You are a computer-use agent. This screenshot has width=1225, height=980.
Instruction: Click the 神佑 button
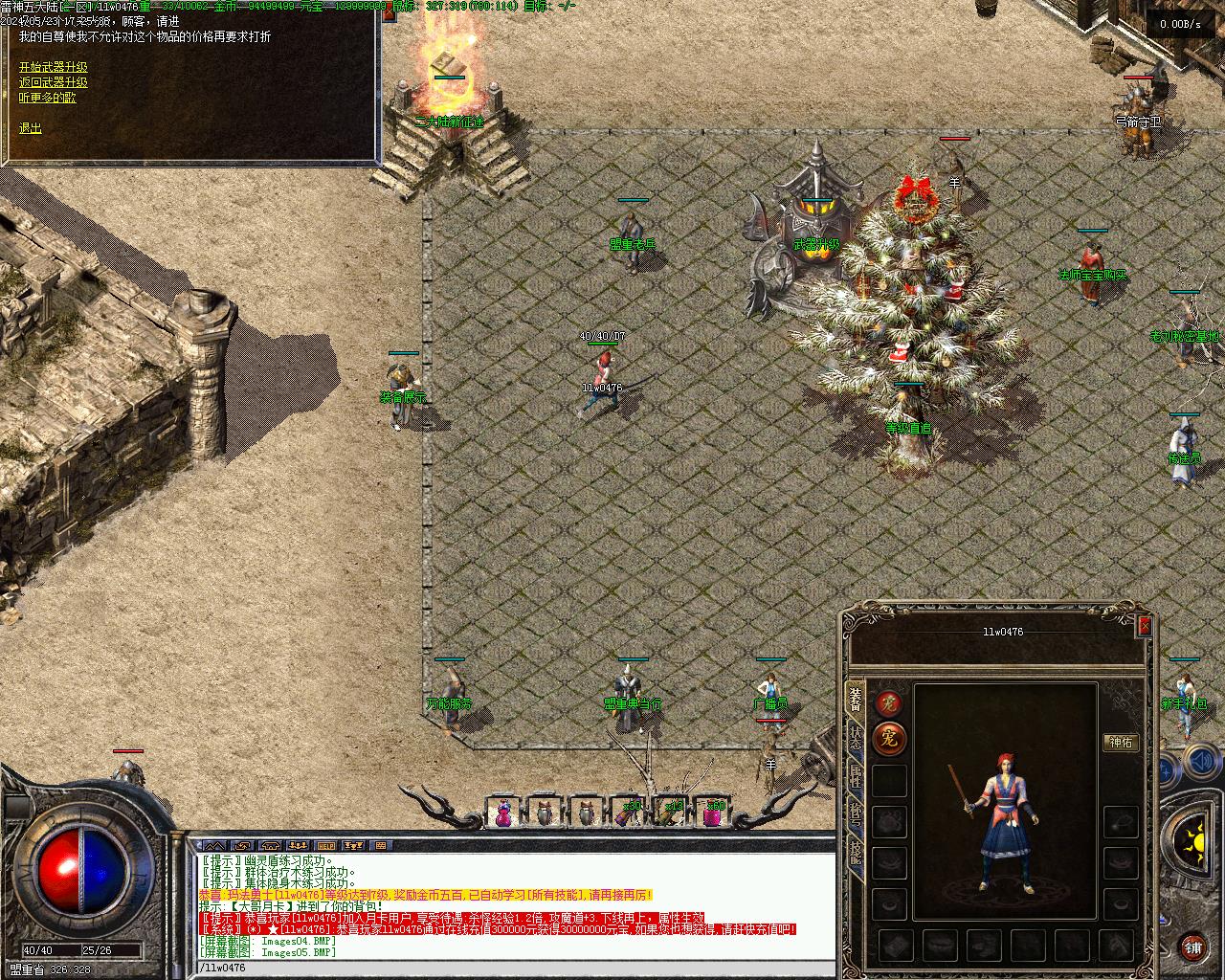1121,742
